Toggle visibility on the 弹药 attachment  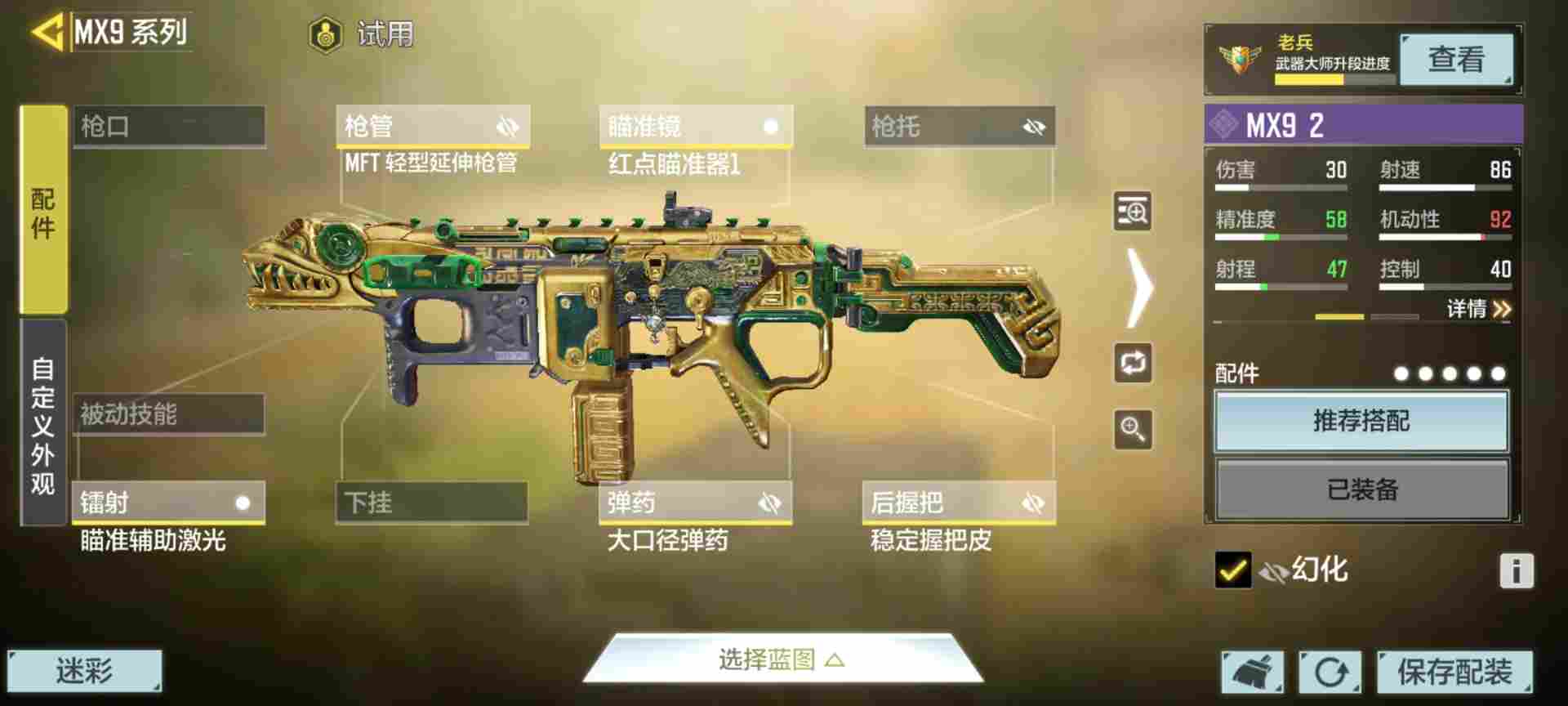click(771, 504)
